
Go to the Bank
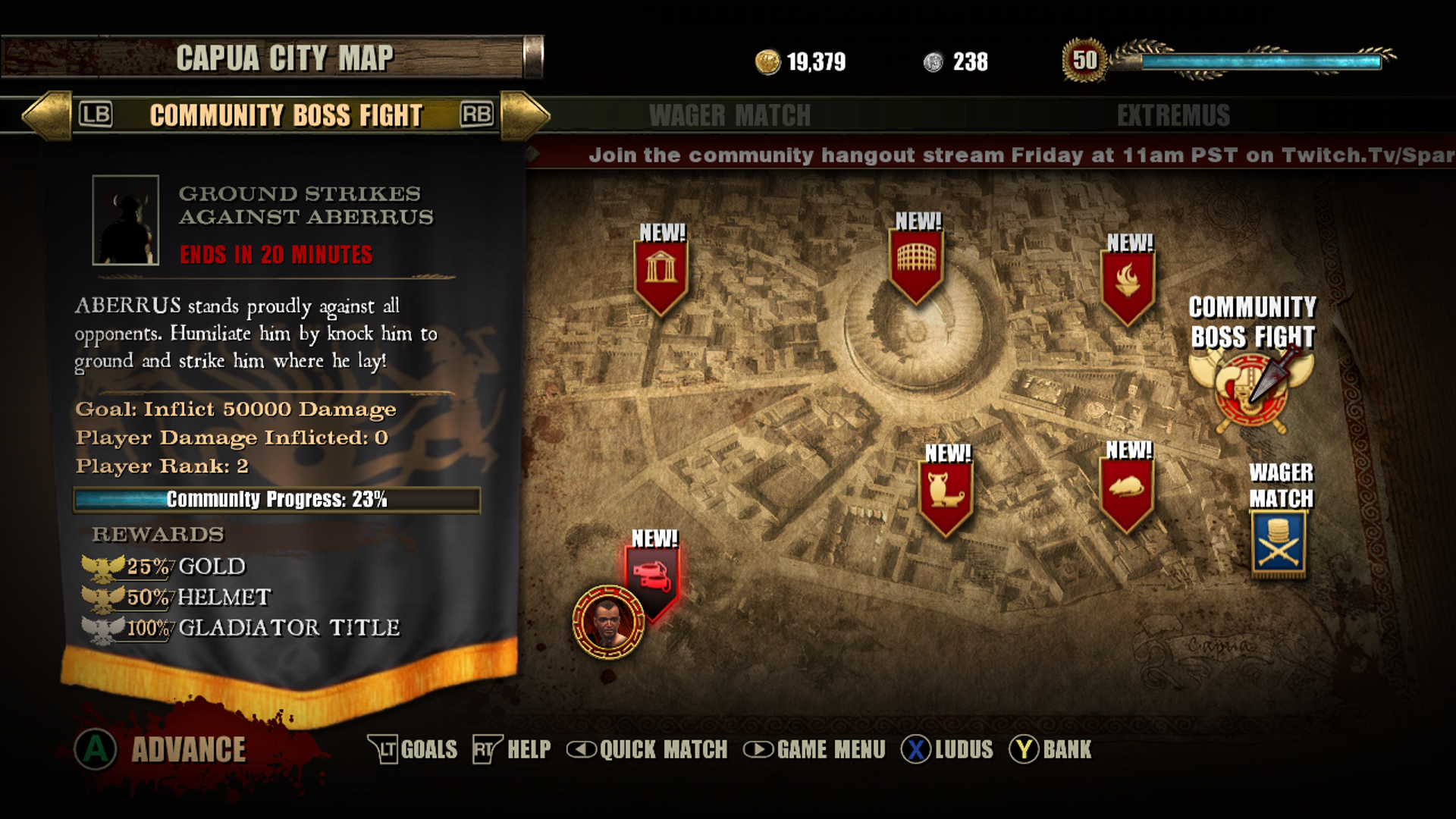[x=1050, y=750]
